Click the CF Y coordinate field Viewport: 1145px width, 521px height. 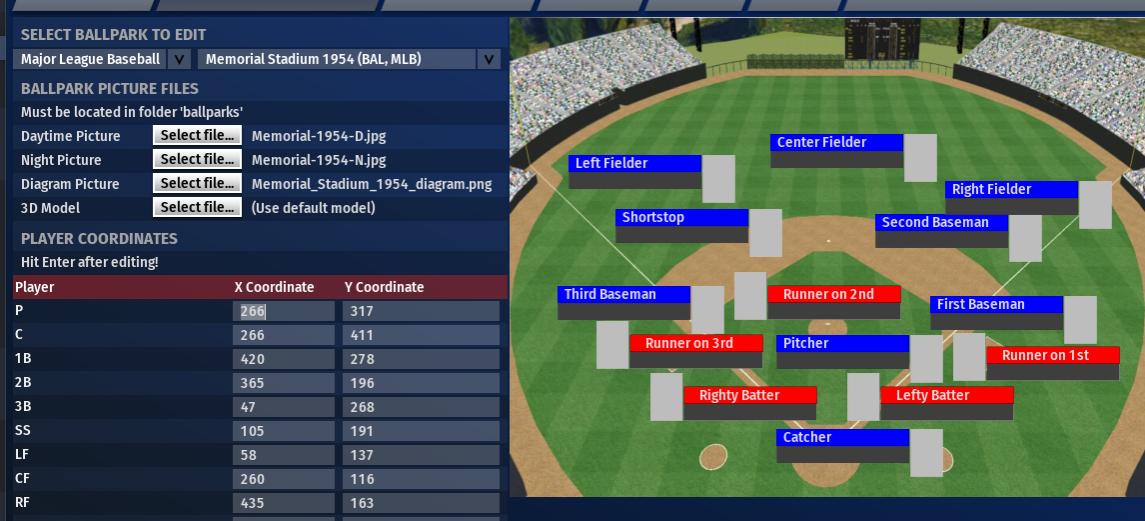pos(421,479)
